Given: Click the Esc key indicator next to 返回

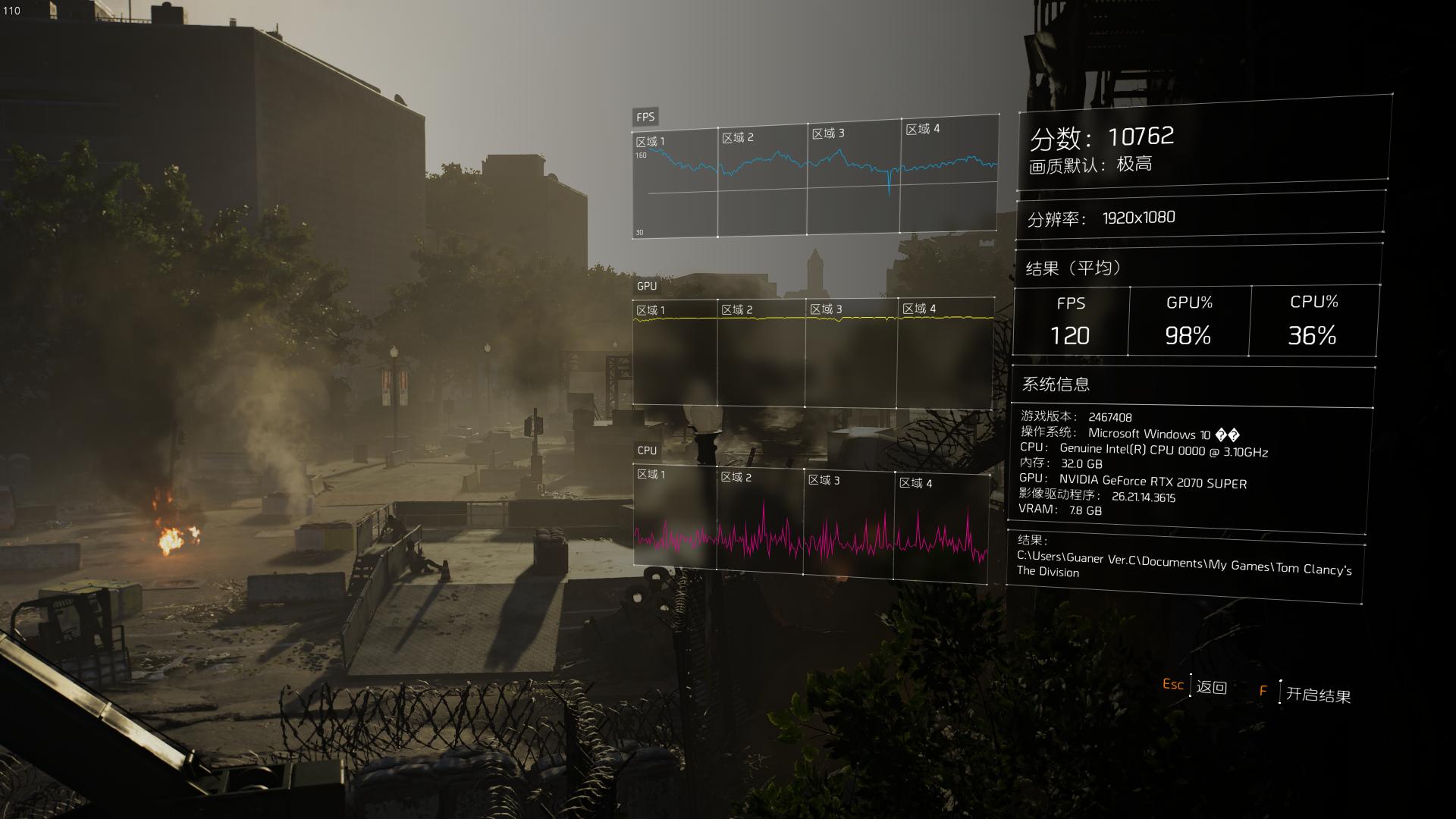Looking at the screenshot, I should tap(1173, 686).
